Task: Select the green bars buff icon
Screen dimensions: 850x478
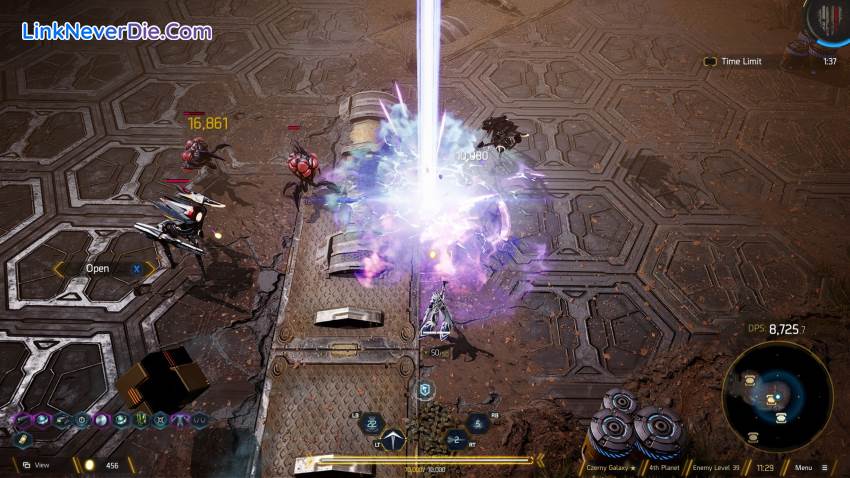Action: click(141, 420)
